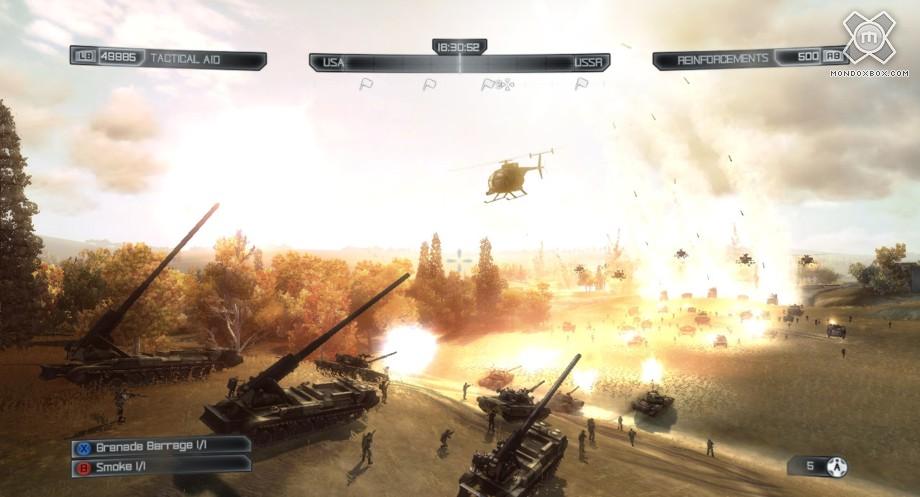The height and width of the screenshot is (497, 920).
Task: Activate the Grenade Barrage ability
Action: pyautogui.click(x=160, y=445)
